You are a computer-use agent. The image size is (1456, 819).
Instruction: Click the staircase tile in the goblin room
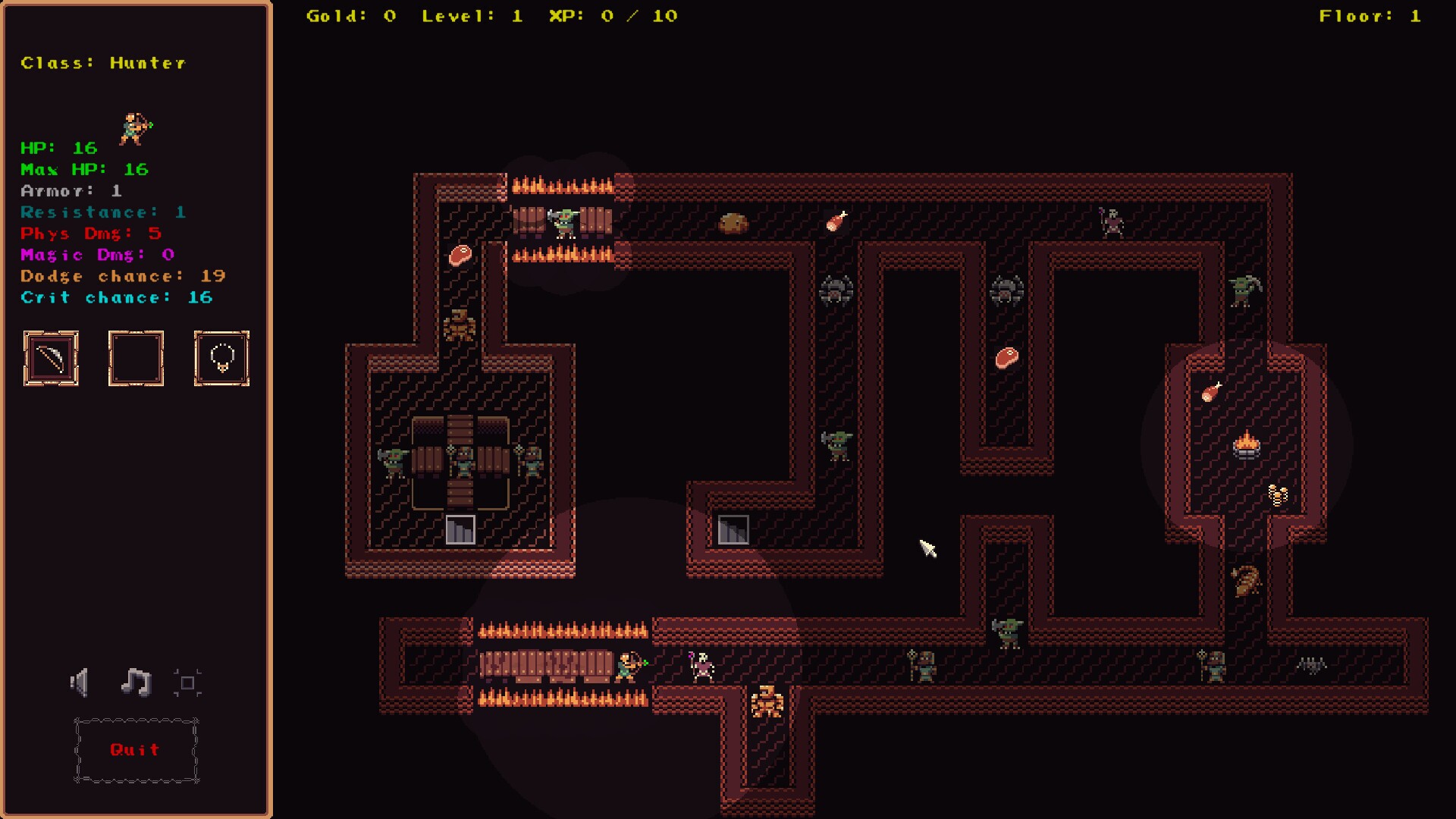click(460, 529)
